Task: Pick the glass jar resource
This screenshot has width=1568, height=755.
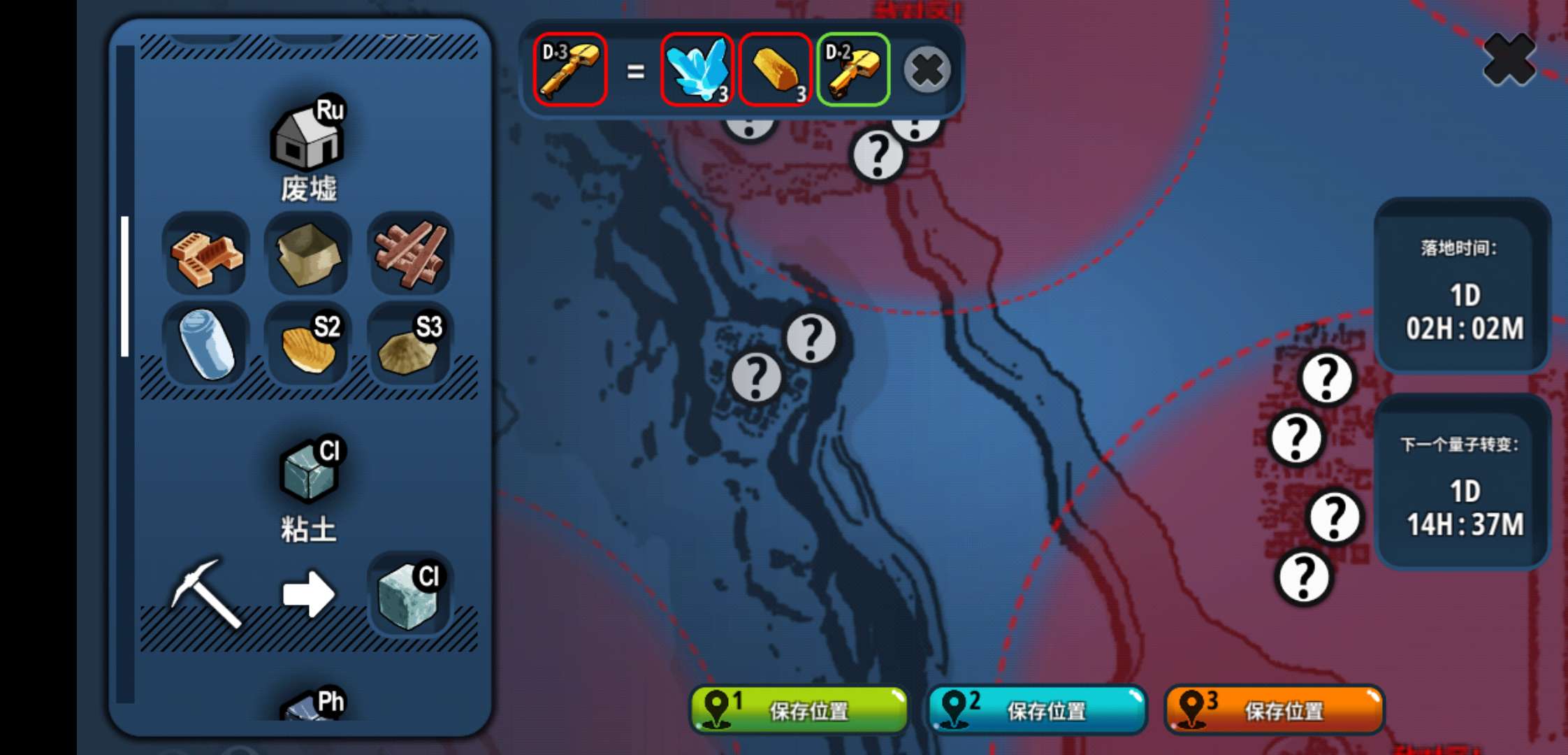Action: [x=206, y=344]
